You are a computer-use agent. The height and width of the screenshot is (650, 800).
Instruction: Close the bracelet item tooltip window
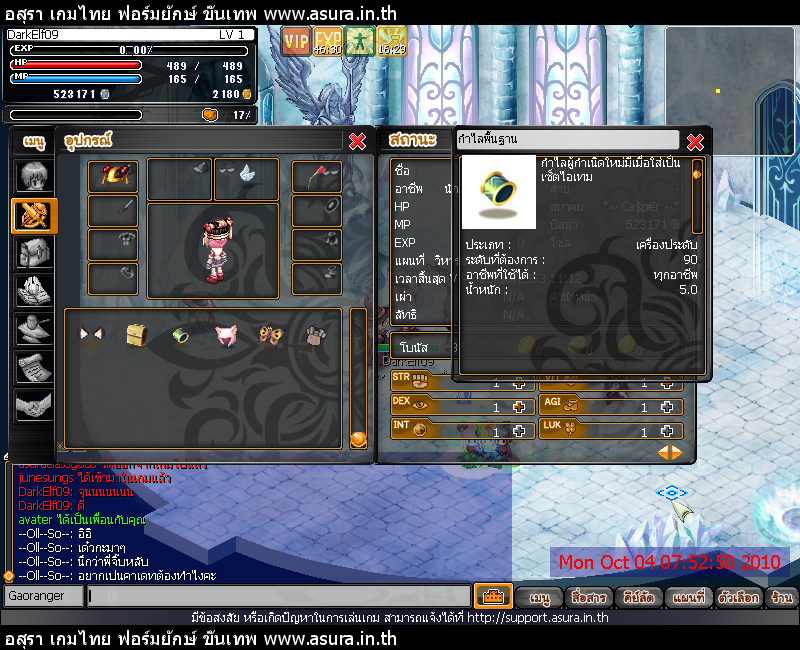695,141
